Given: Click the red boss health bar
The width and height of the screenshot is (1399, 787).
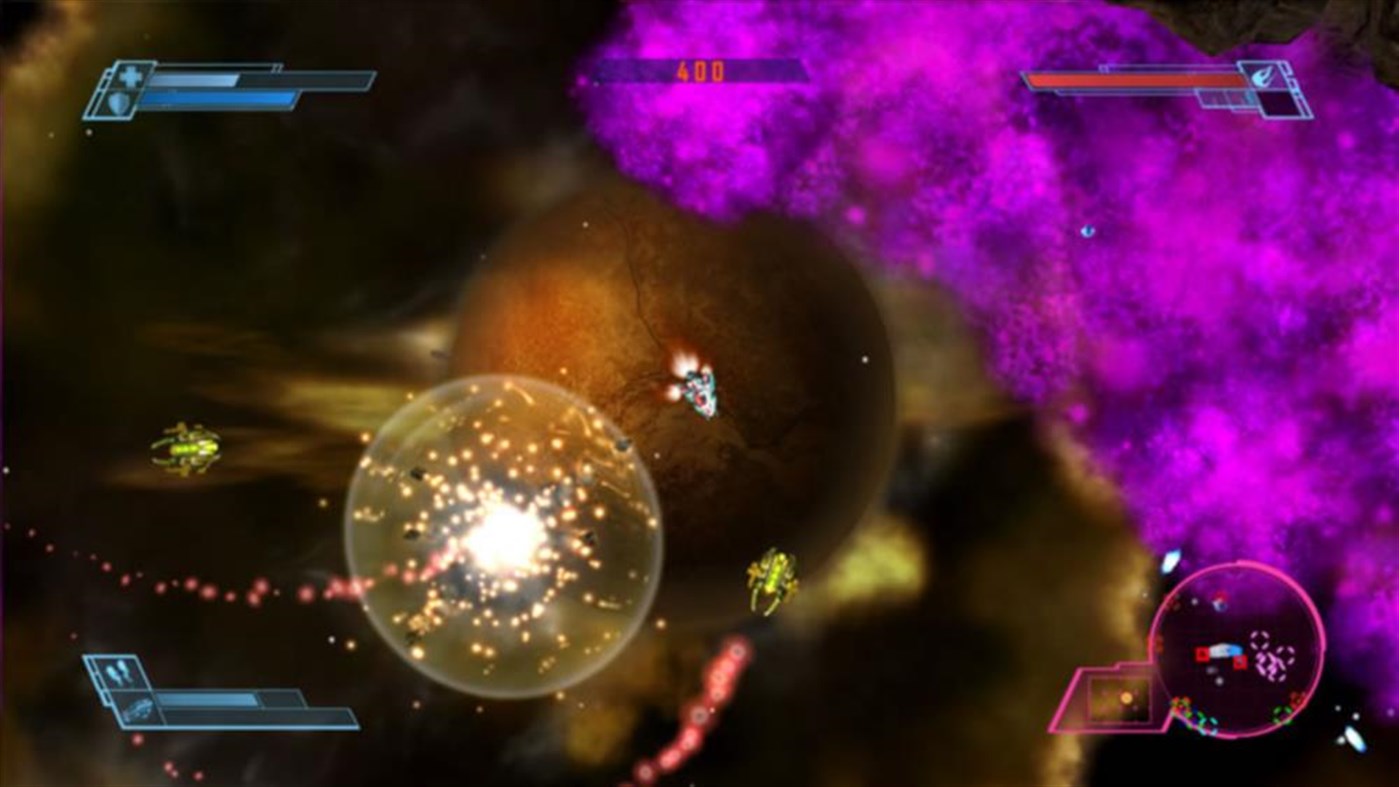Looking at the screenshot, I should [x=1135, y=80].
